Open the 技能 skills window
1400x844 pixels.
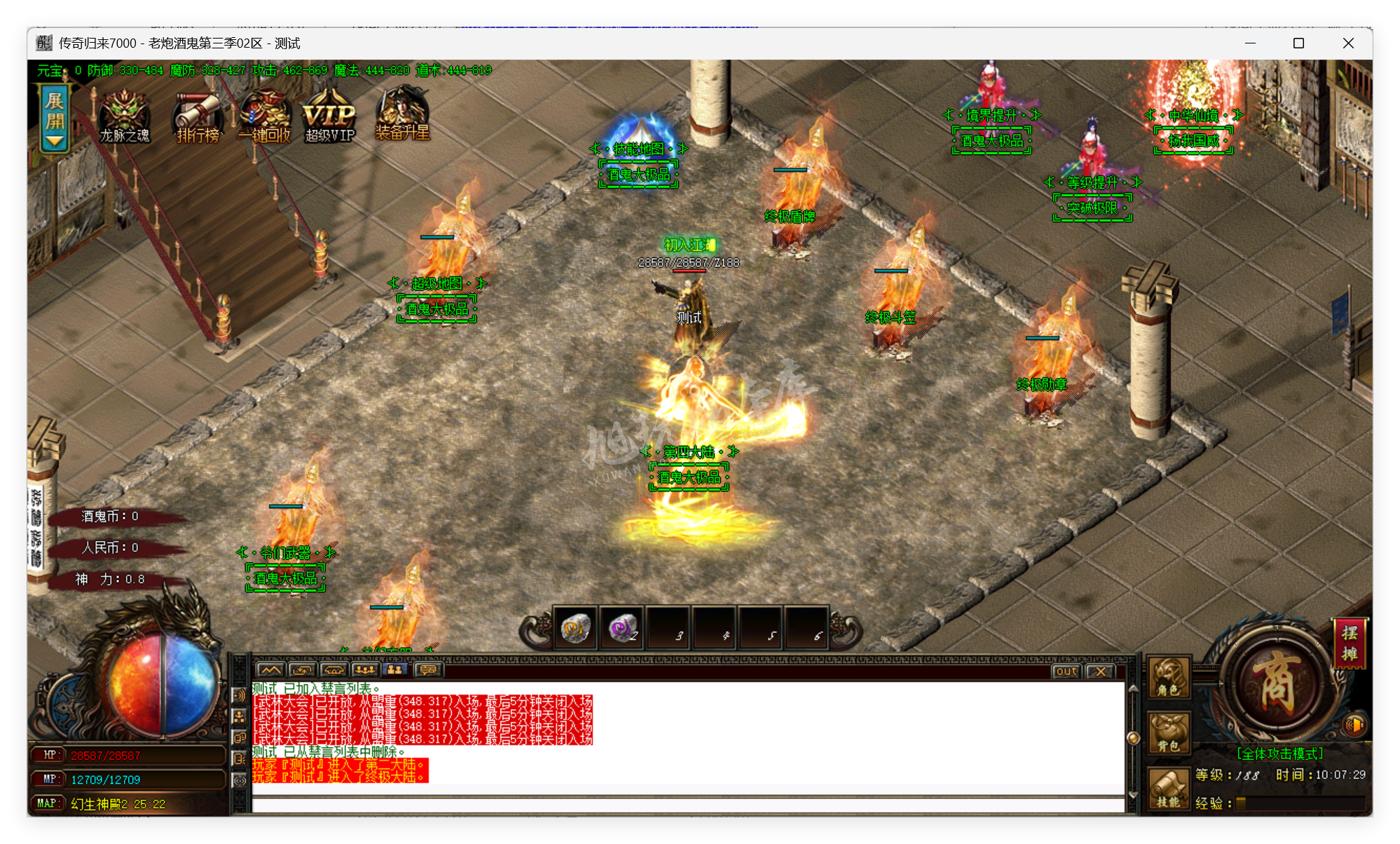1167,787
